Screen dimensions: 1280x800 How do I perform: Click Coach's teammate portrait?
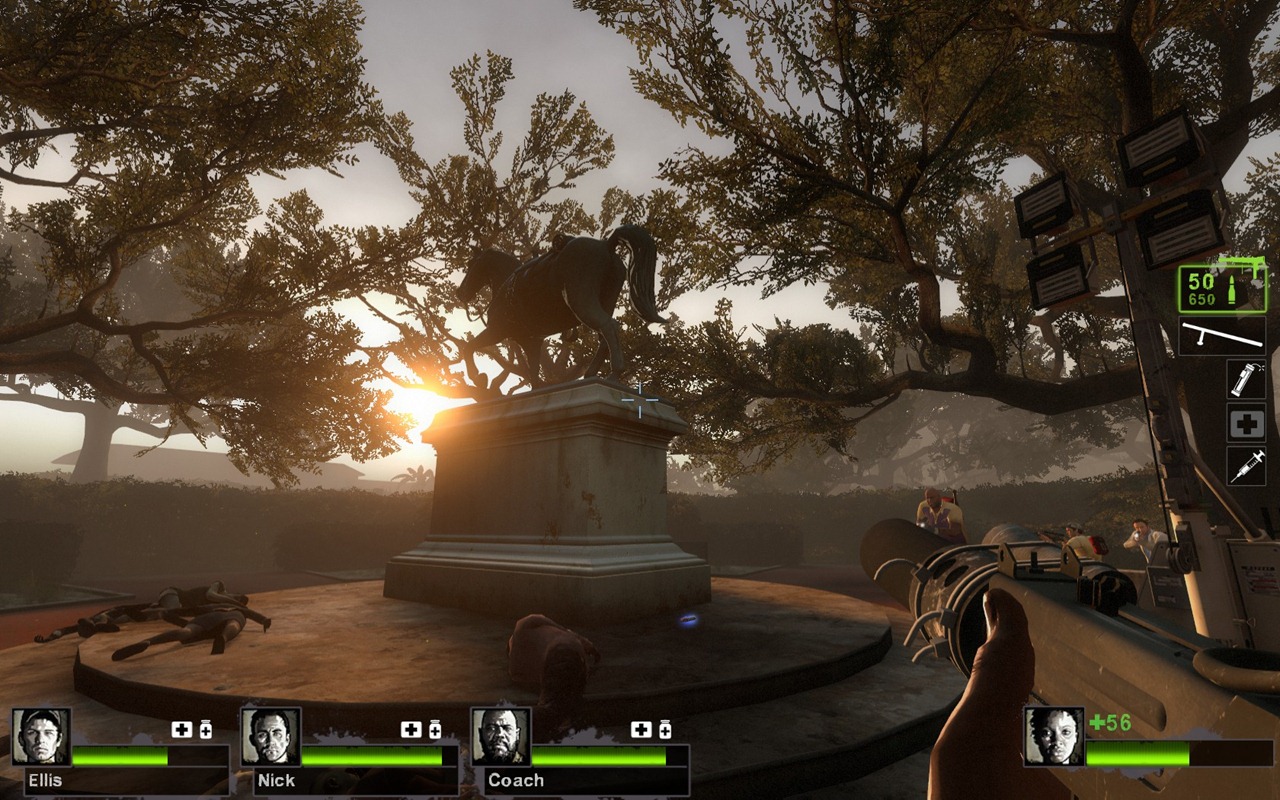pyautogui.click(x=501, y=737)
